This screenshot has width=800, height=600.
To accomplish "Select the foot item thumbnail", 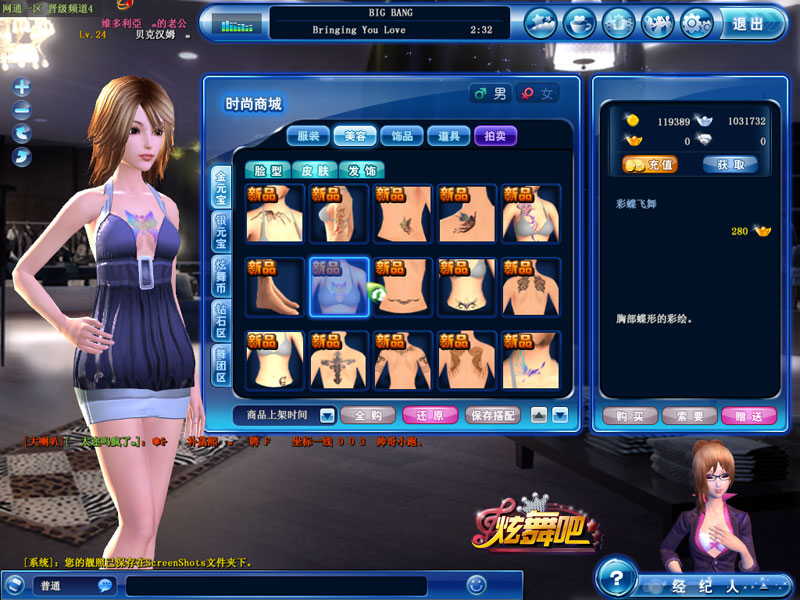I will tap(275, 287).
